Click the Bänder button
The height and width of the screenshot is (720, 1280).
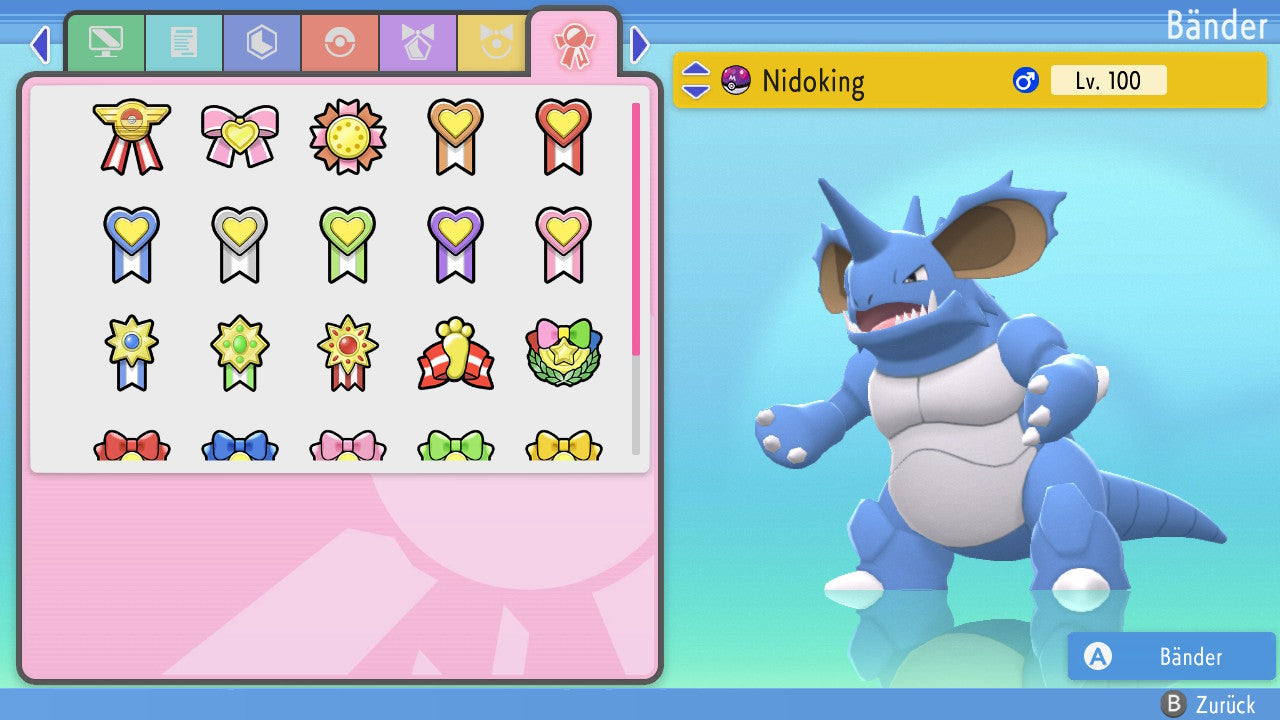click(x=1171, y=656)
